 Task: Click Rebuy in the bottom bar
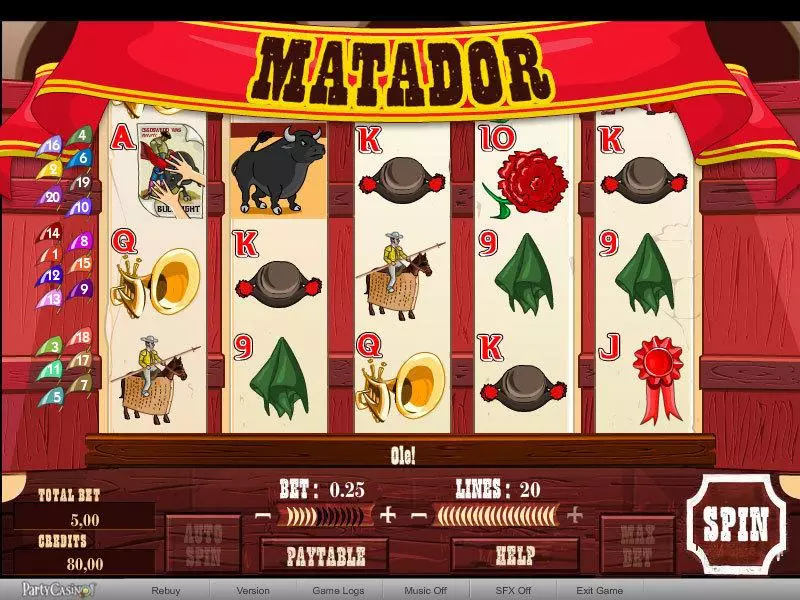[166, 591]
